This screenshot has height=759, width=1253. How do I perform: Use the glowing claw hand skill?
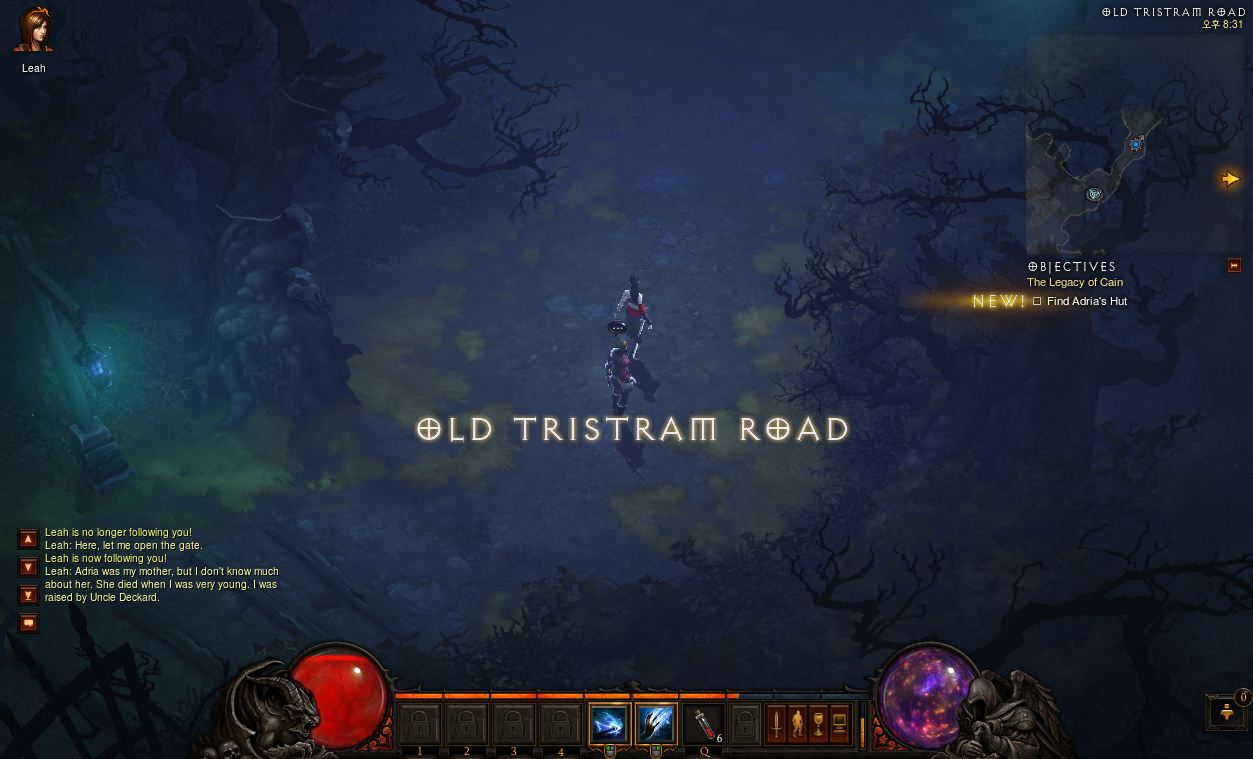656,724
